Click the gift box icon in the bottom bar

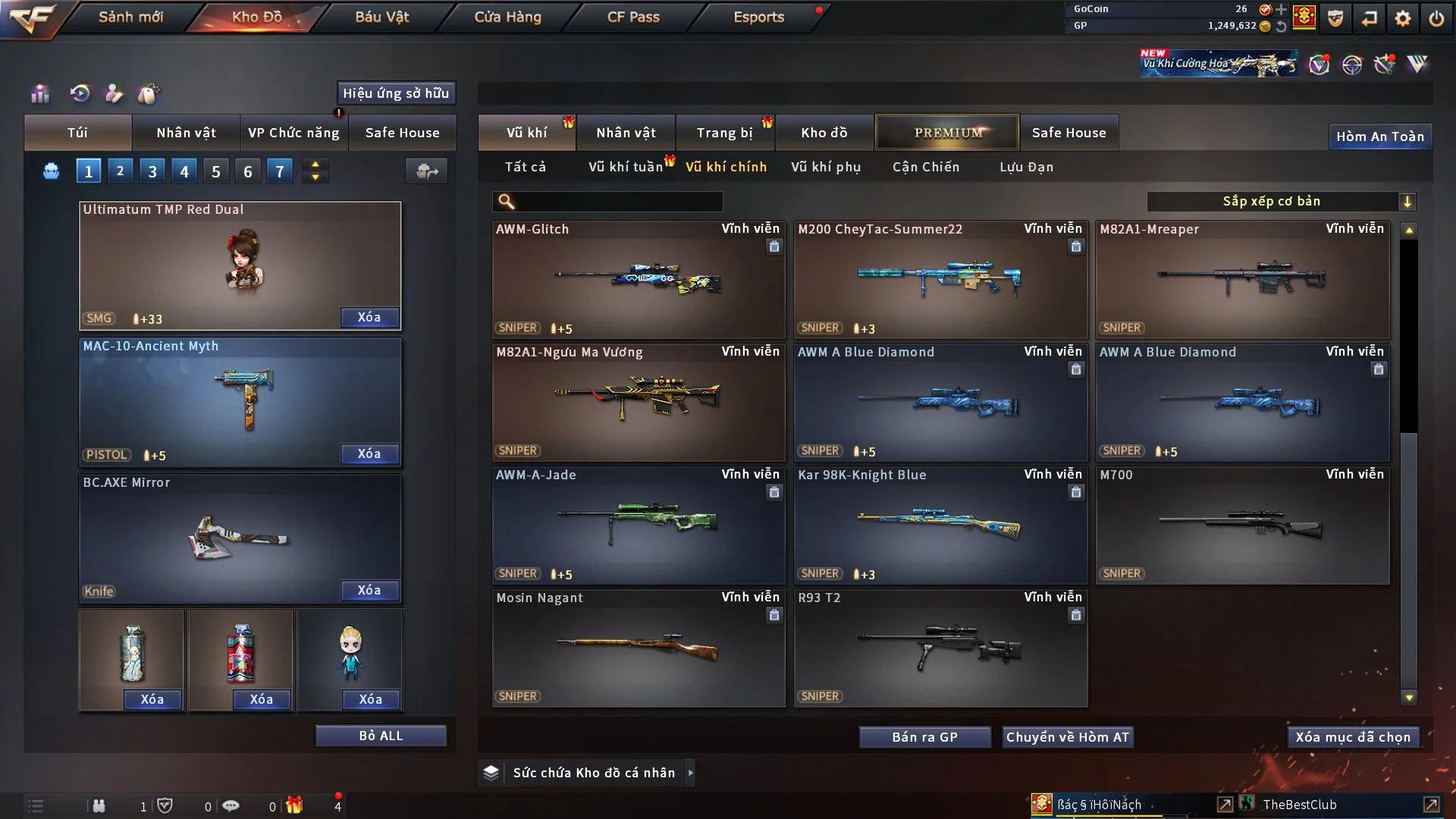click(x=295, y=805)
